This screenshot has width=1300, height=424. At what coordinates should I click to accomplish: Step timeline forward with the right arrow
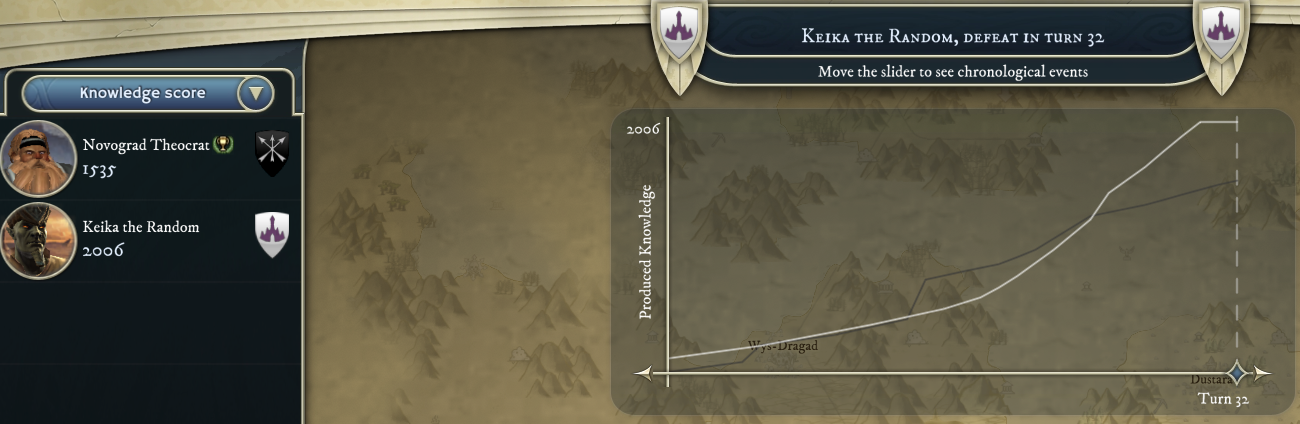tap(1262, 373)
